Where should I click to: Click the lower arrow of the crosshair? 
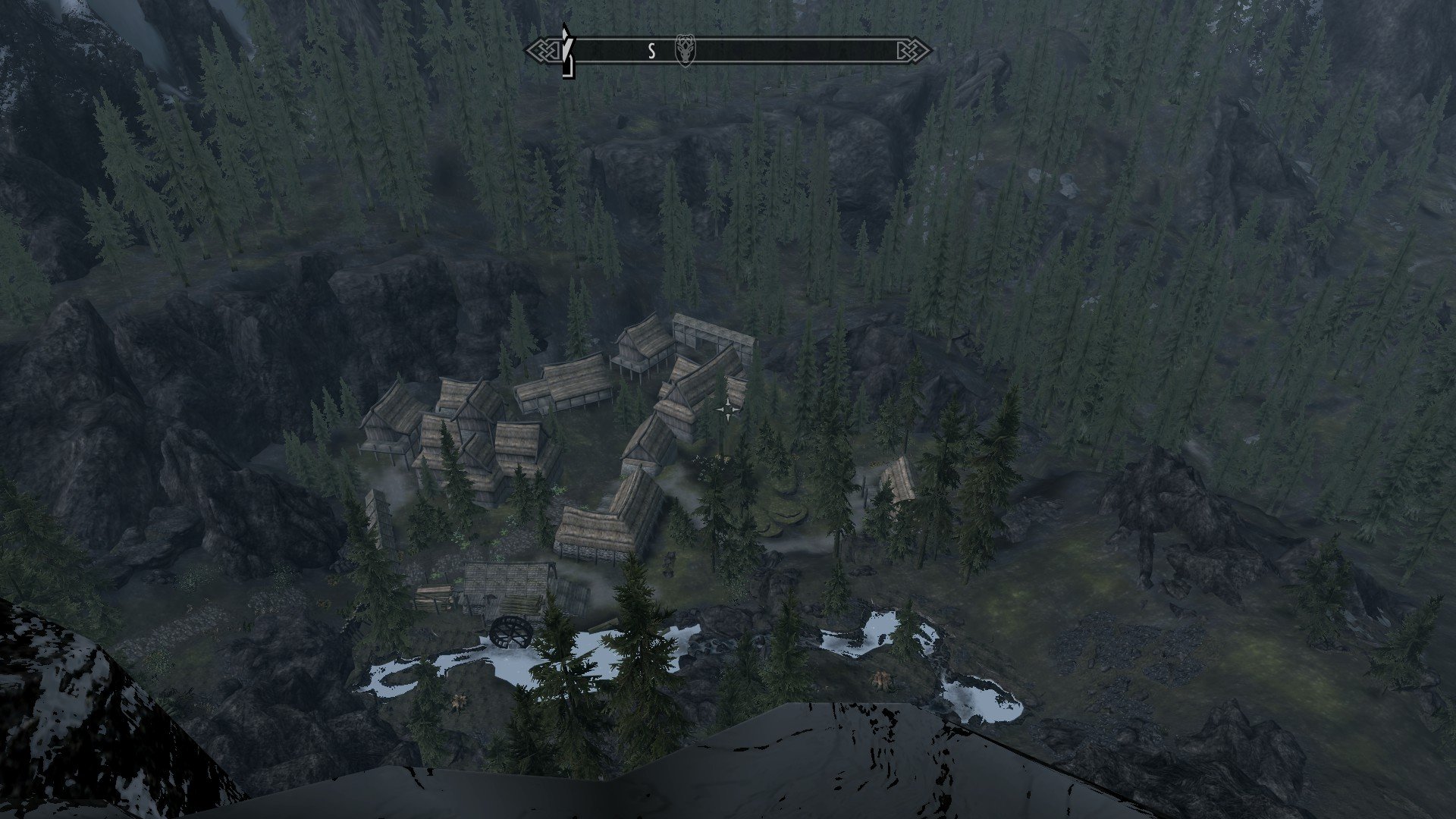730,419
